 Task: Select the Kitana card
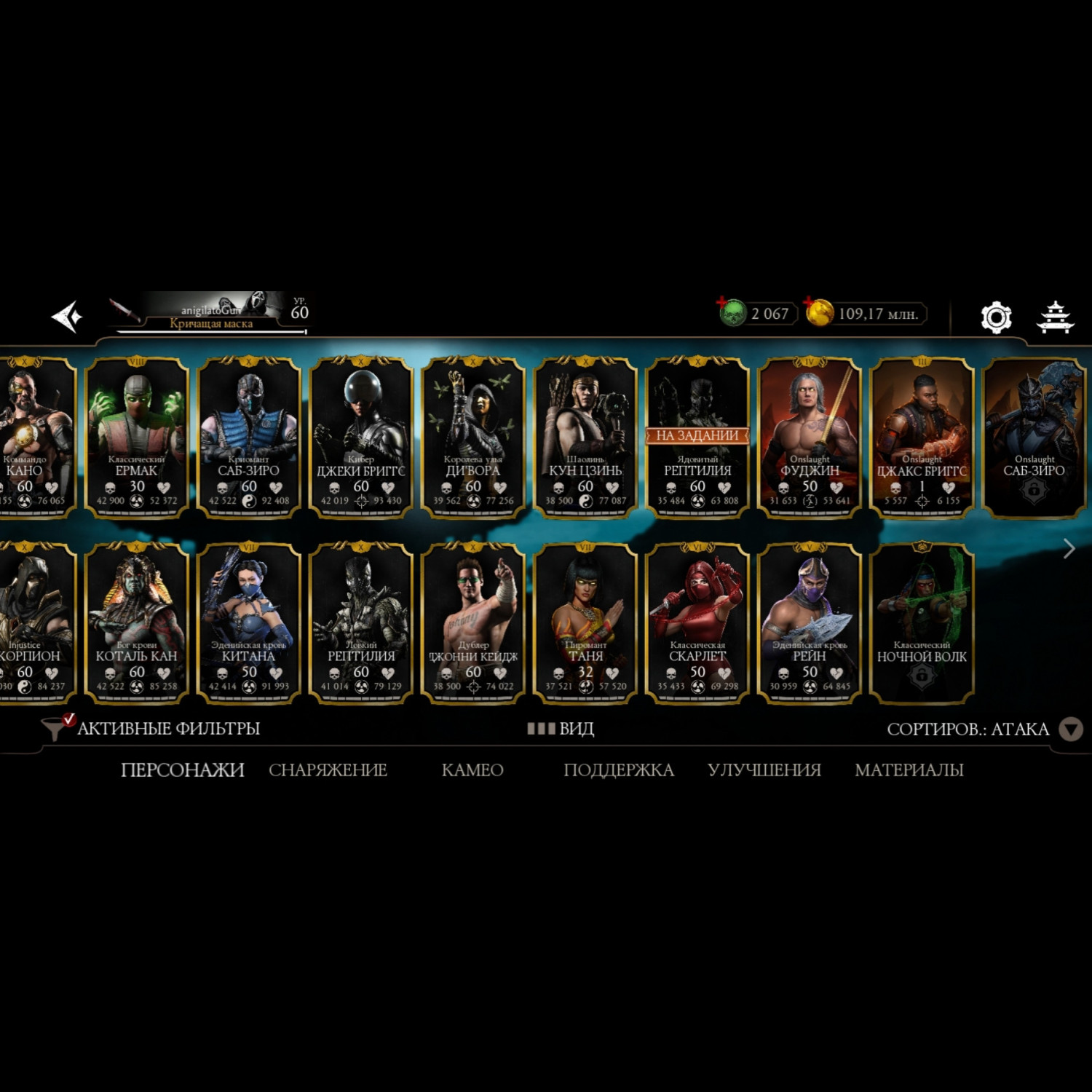click(249, 622)
